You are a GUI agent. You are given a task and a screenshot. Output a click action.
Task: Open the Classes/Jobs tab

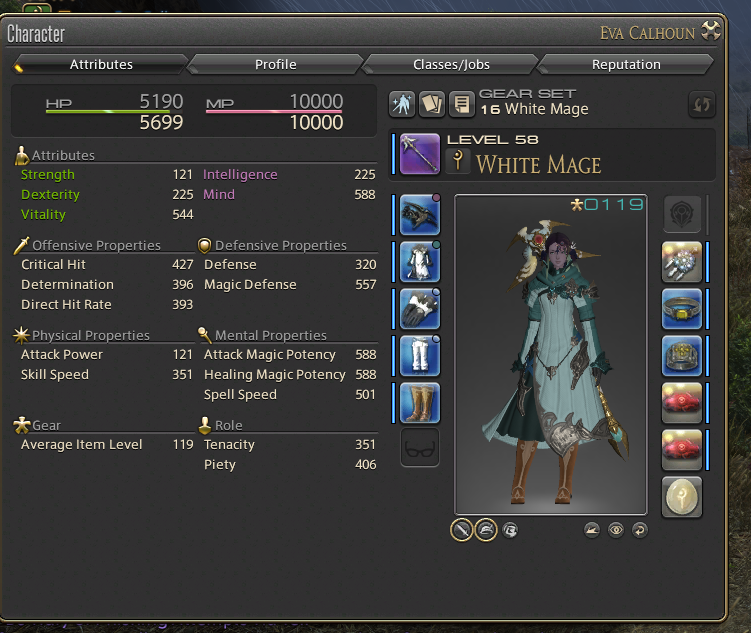[x=451, y=65]
